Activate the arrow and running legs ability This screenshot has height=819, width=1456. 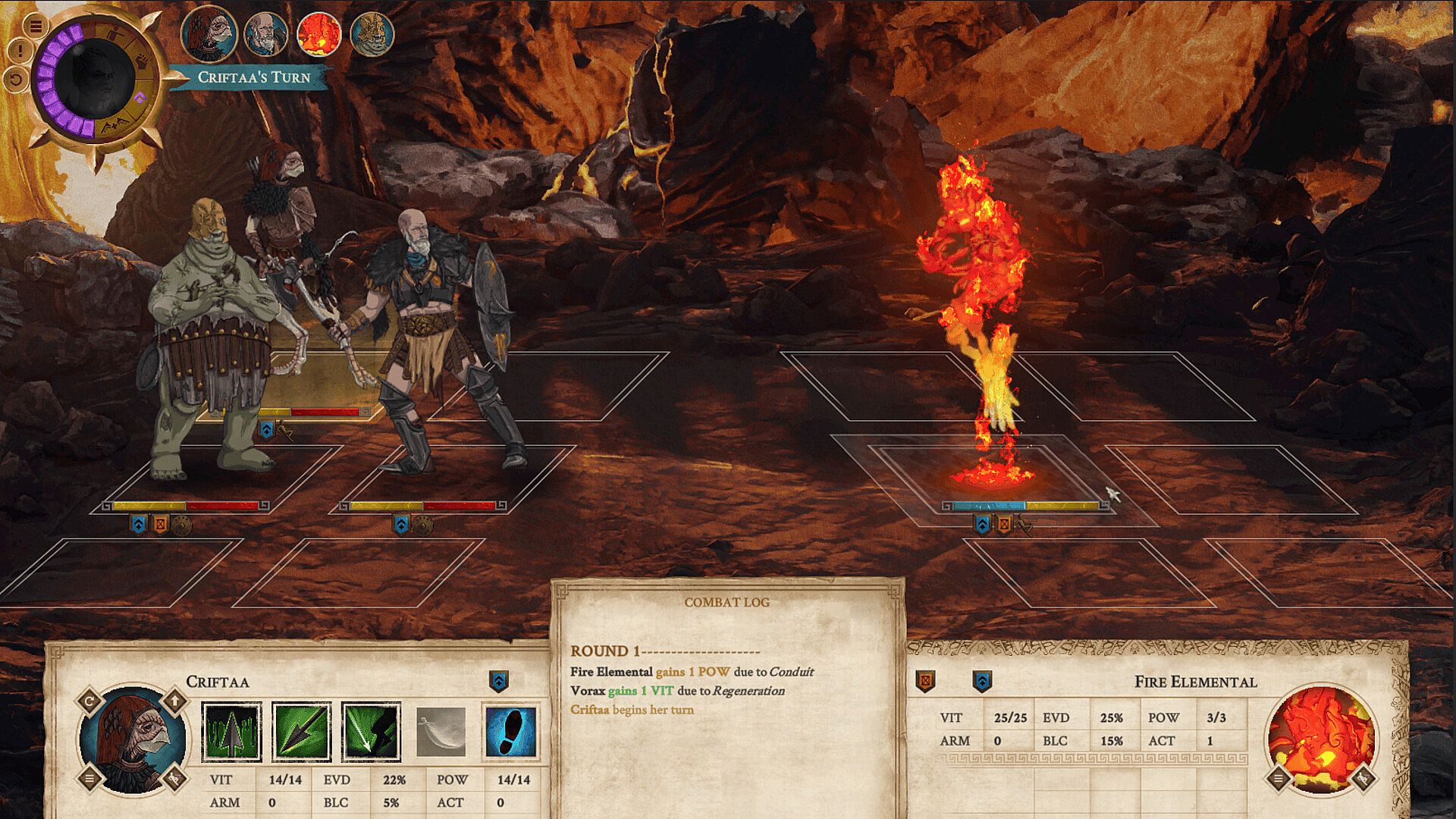[x=371, y=732]
